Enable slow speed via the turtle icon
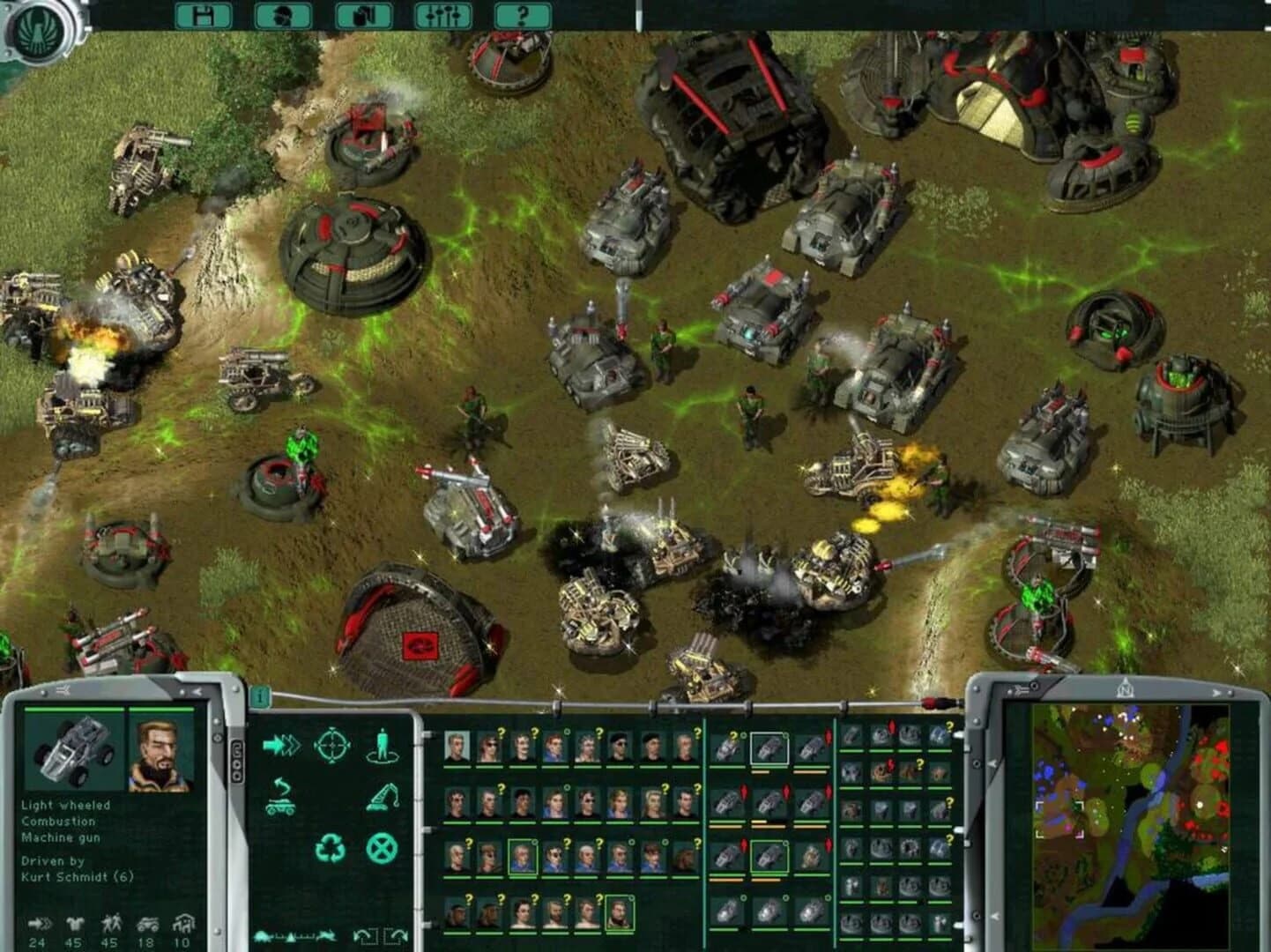Screen dimensions: 1271x952 coord(260,936)
